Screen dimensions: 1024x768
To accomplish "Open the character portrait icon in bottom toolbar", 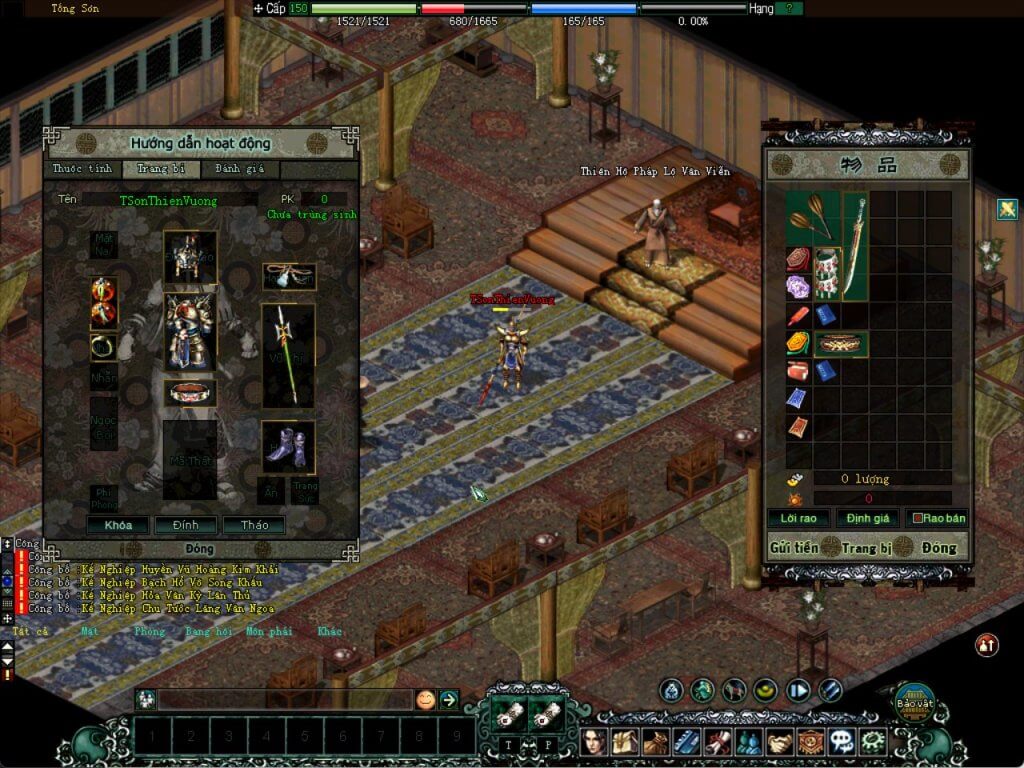I will (597, 741).
